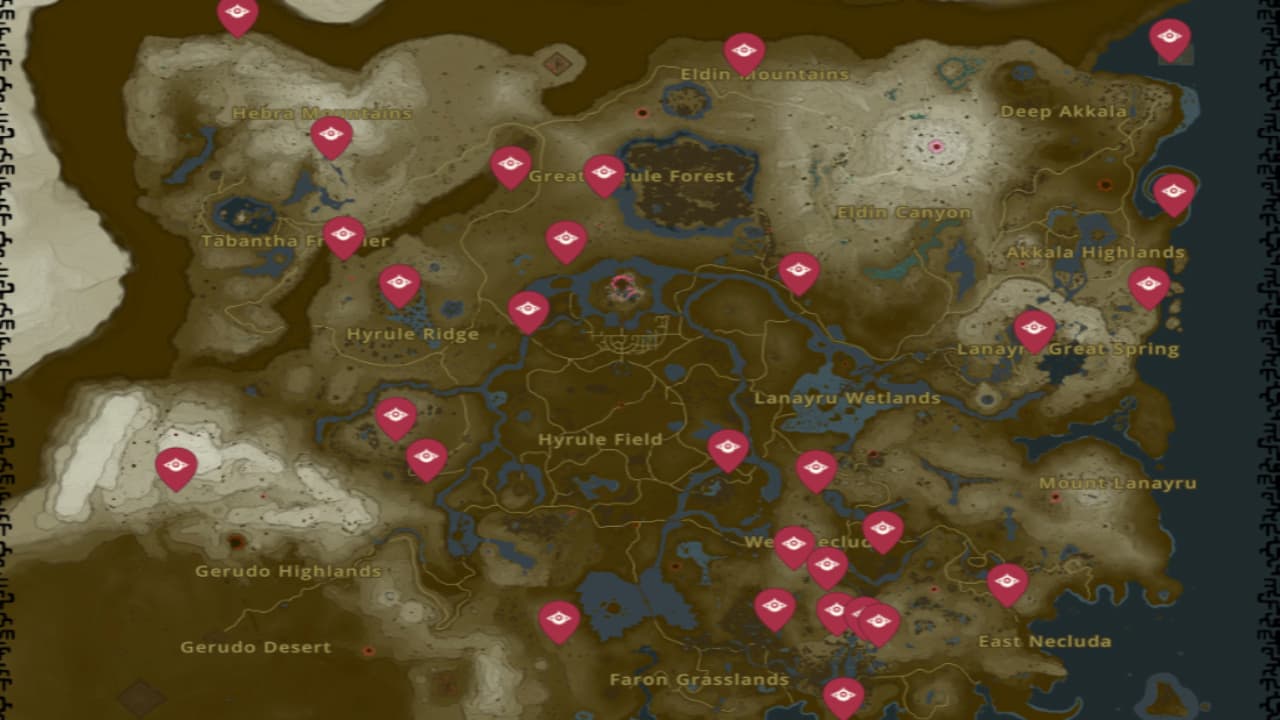Viewport: 1280px width, 720px height.
Task: Select the lone marker in Gerudo Highlands
Action: coord(178,463)
